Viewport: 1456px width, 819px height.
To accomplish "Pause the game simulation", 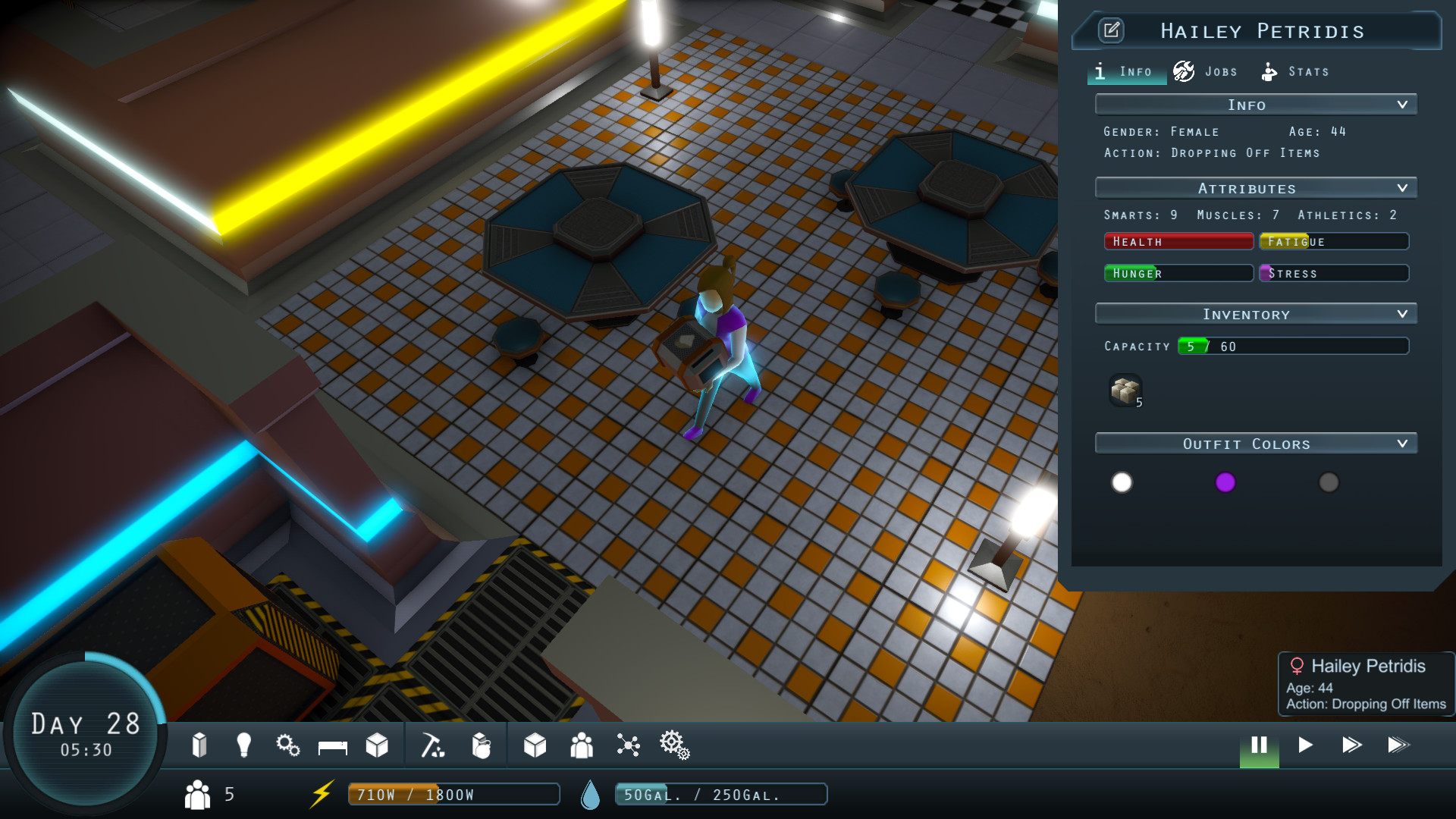I will click(x=1258, y=745).
